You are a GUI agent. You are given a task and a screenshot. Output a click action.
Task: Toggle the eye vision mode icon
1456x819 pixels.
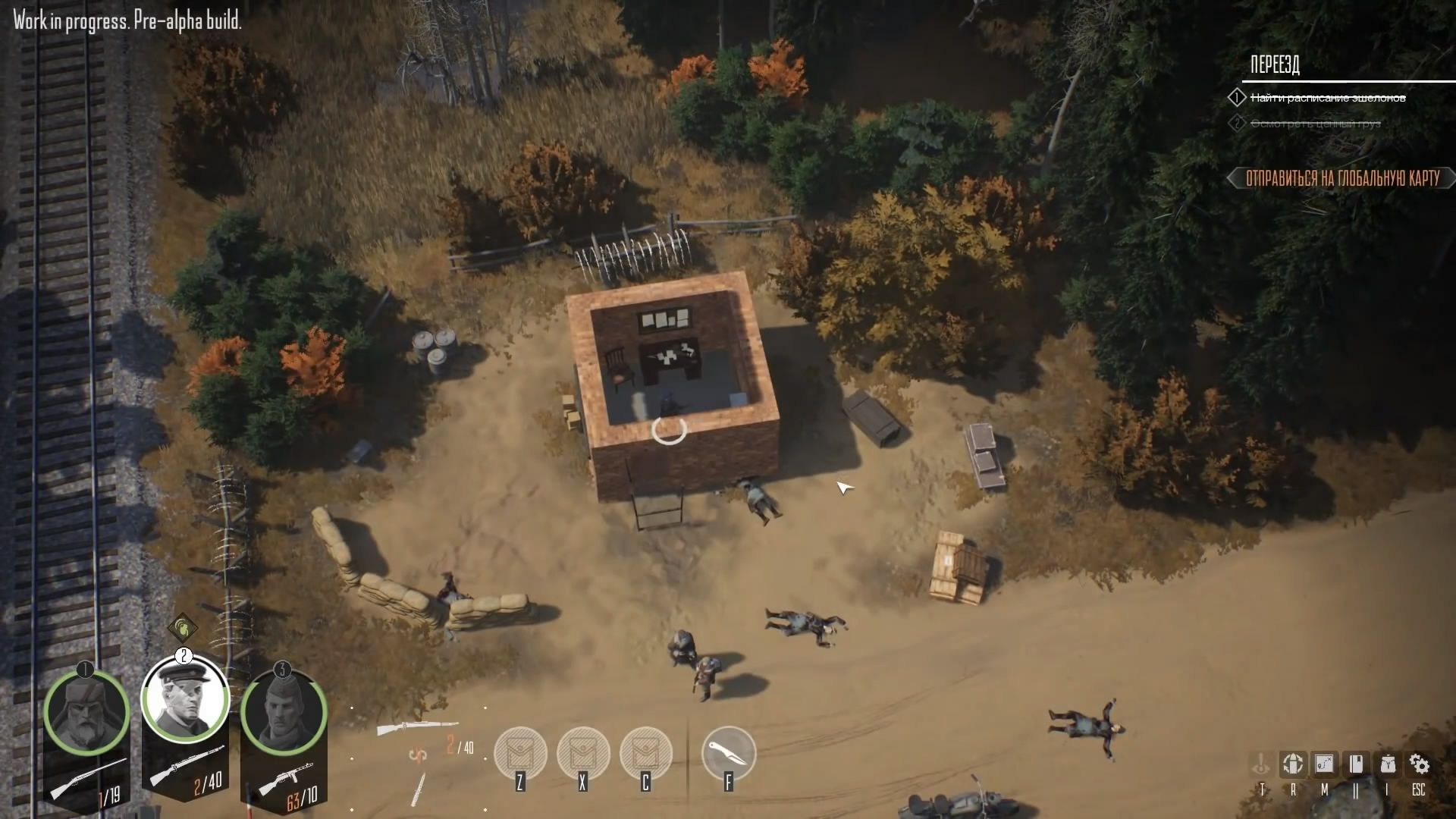[1261, 764]
